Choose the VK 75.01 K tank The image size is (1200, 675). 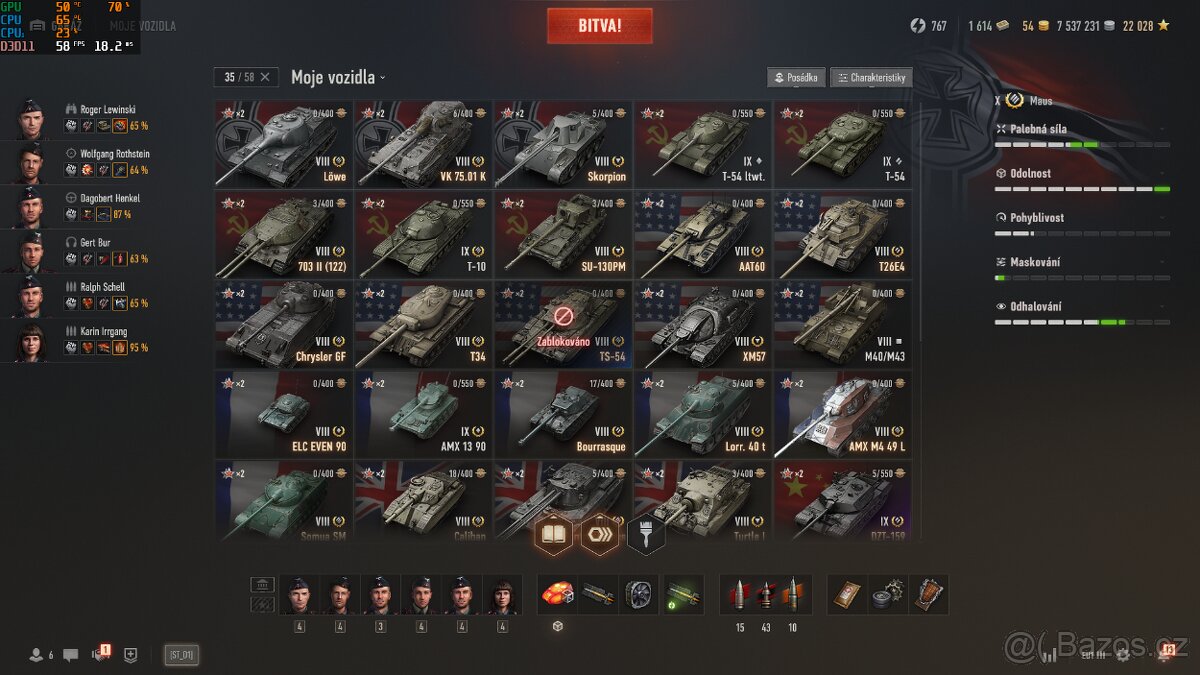point(423,144)
